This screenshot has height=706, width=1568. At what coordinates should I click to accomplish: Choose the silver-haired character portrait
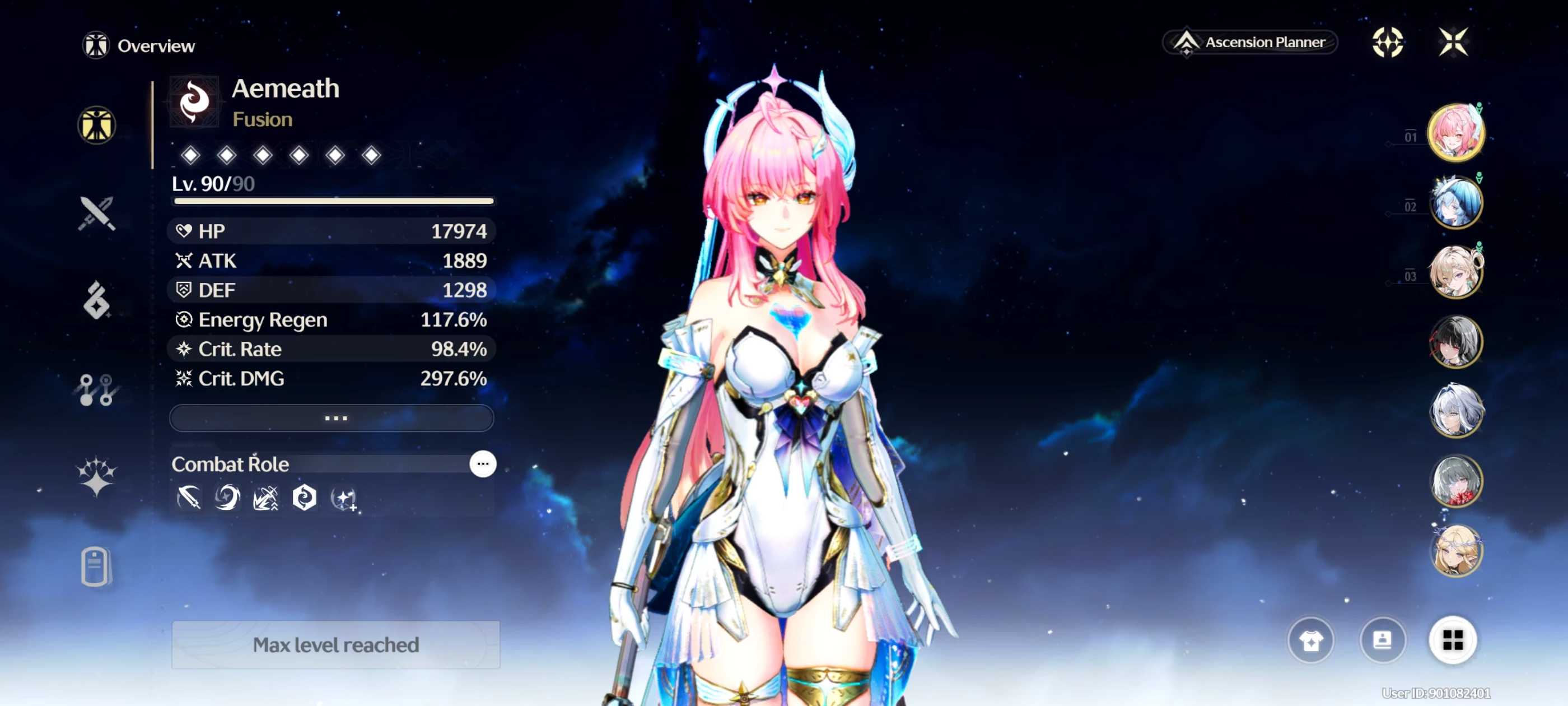1455,411
